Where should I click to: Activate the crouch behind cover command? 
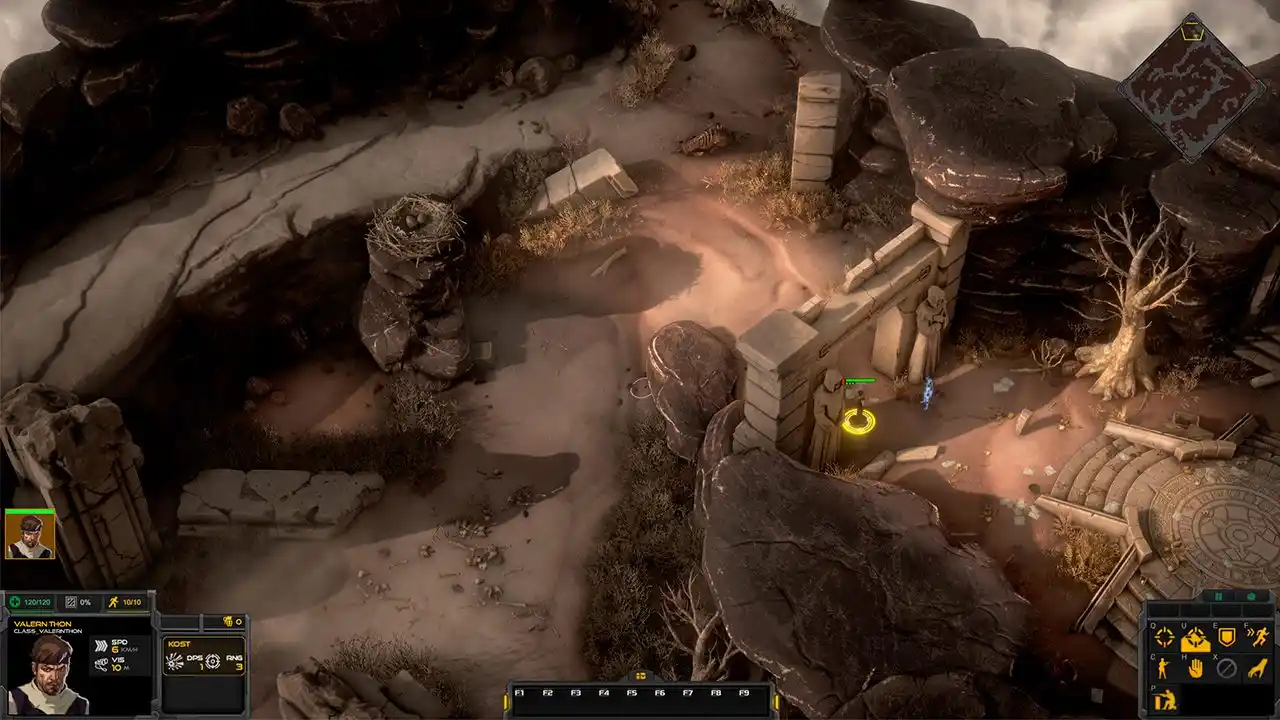click(1165, 700)
